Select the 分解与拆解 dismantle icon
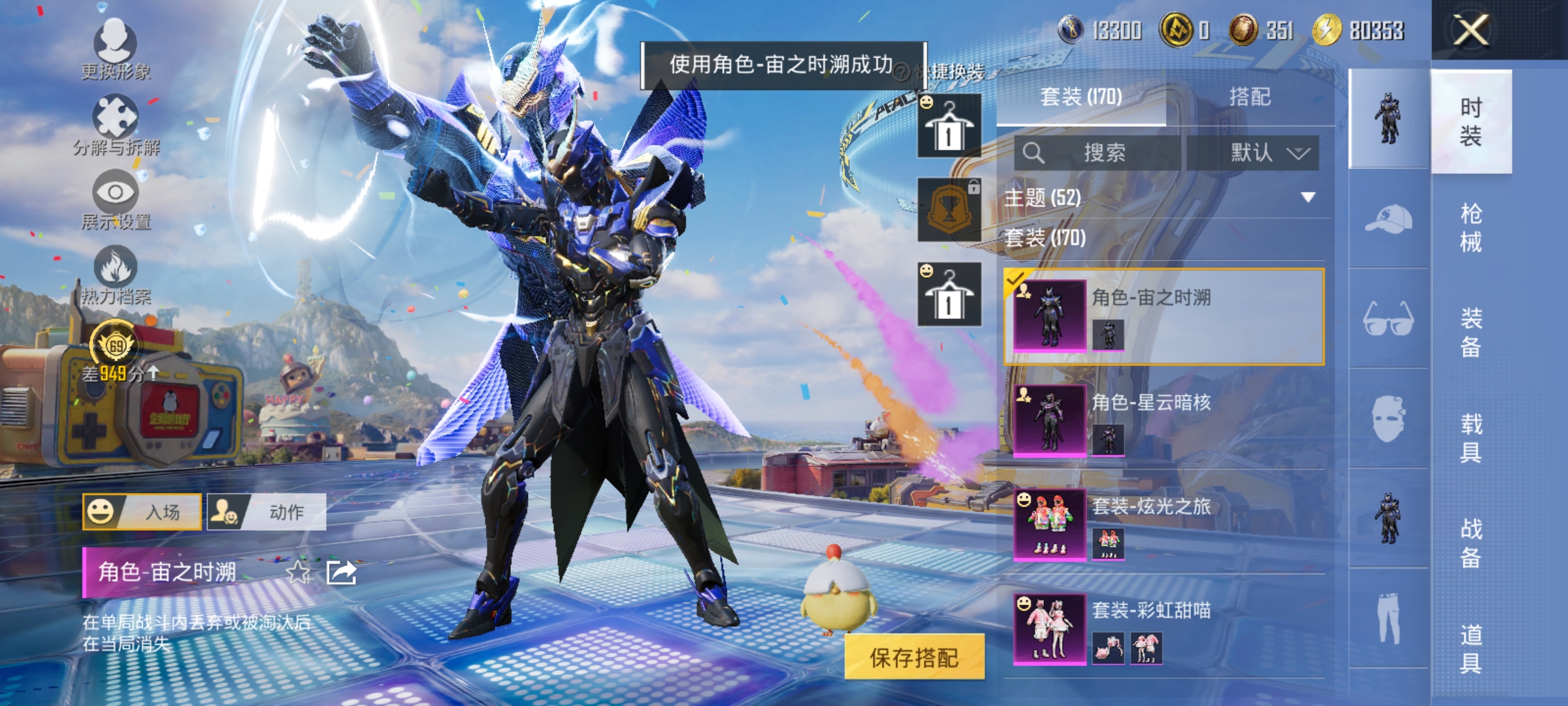Viewport: 1568px width, 706px height. coord(116,121)
